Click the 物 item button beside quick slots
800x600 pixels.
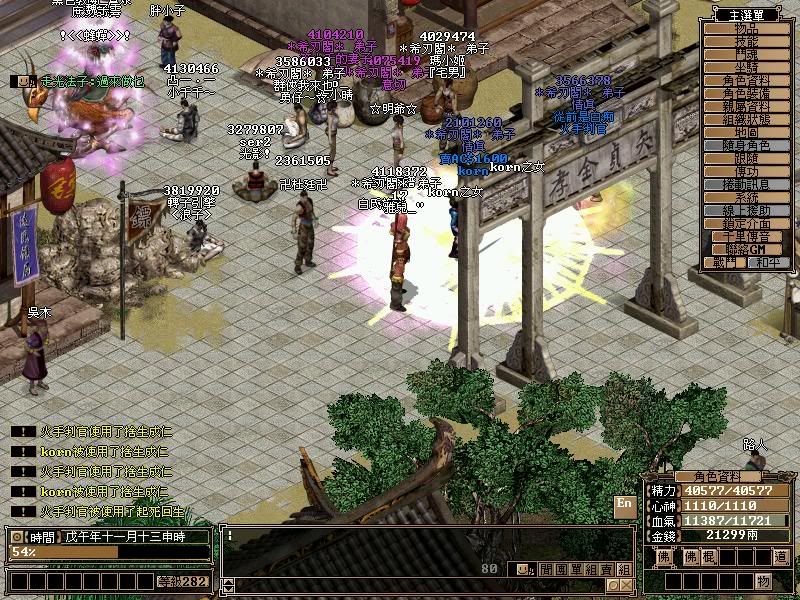(763, 581)
